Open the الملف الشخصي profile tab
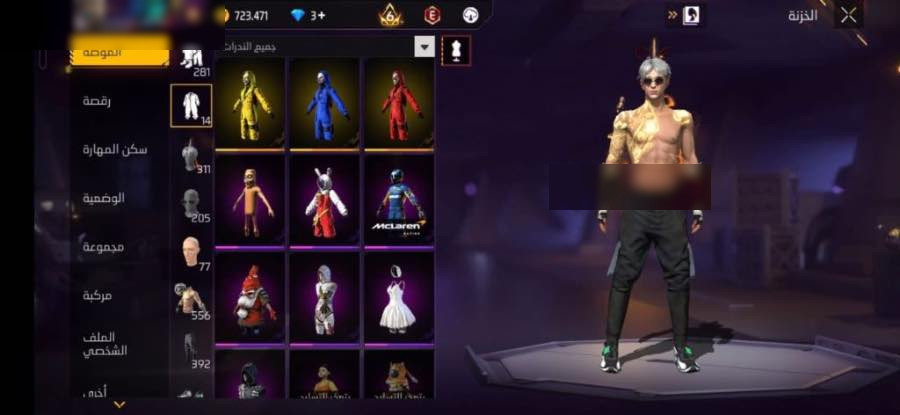Image resolution: width=900 pixels, height=415 pixels. pyautogui.click(x=104, y=344)
